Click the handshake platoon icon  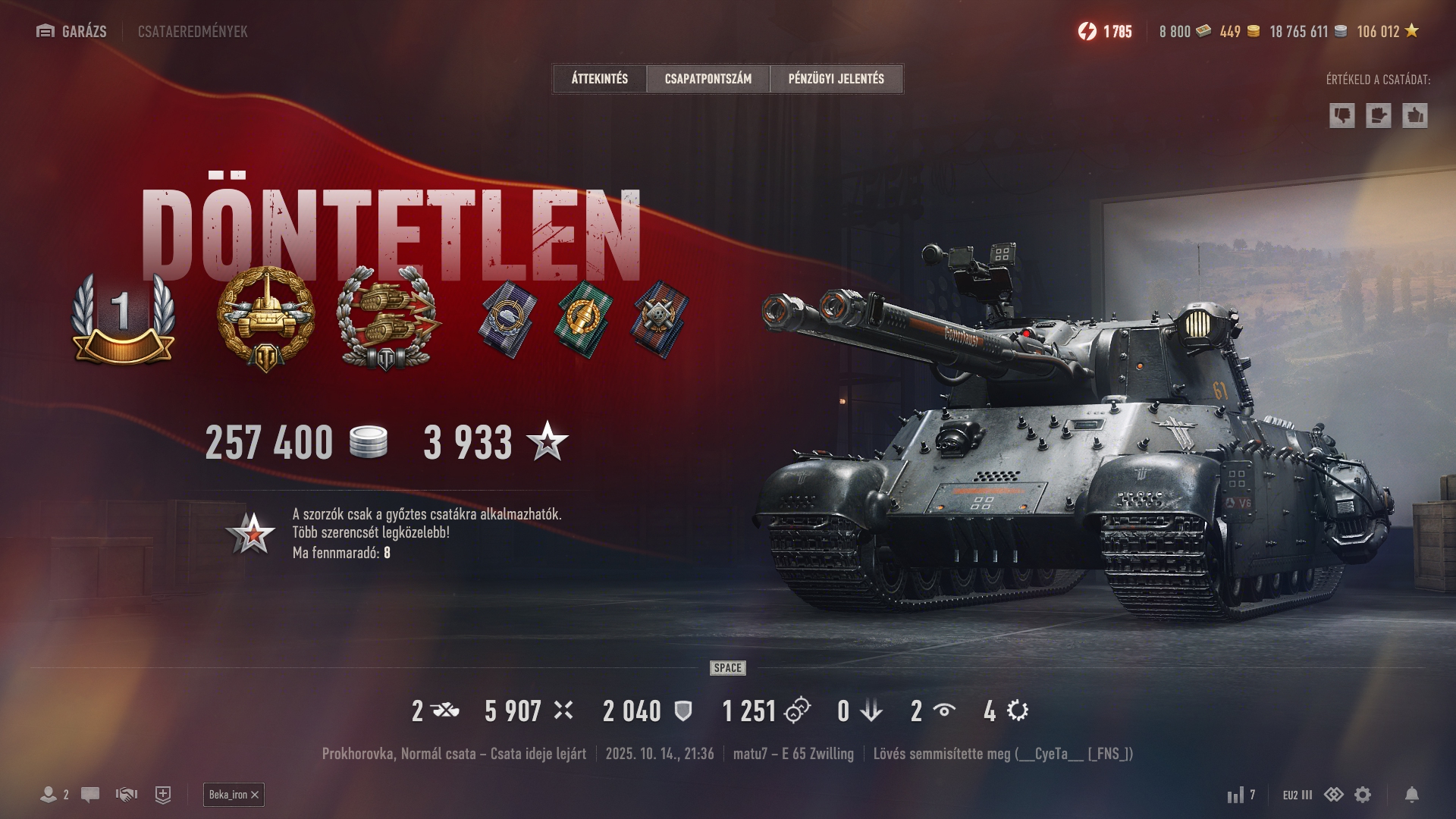click(126, 795)
